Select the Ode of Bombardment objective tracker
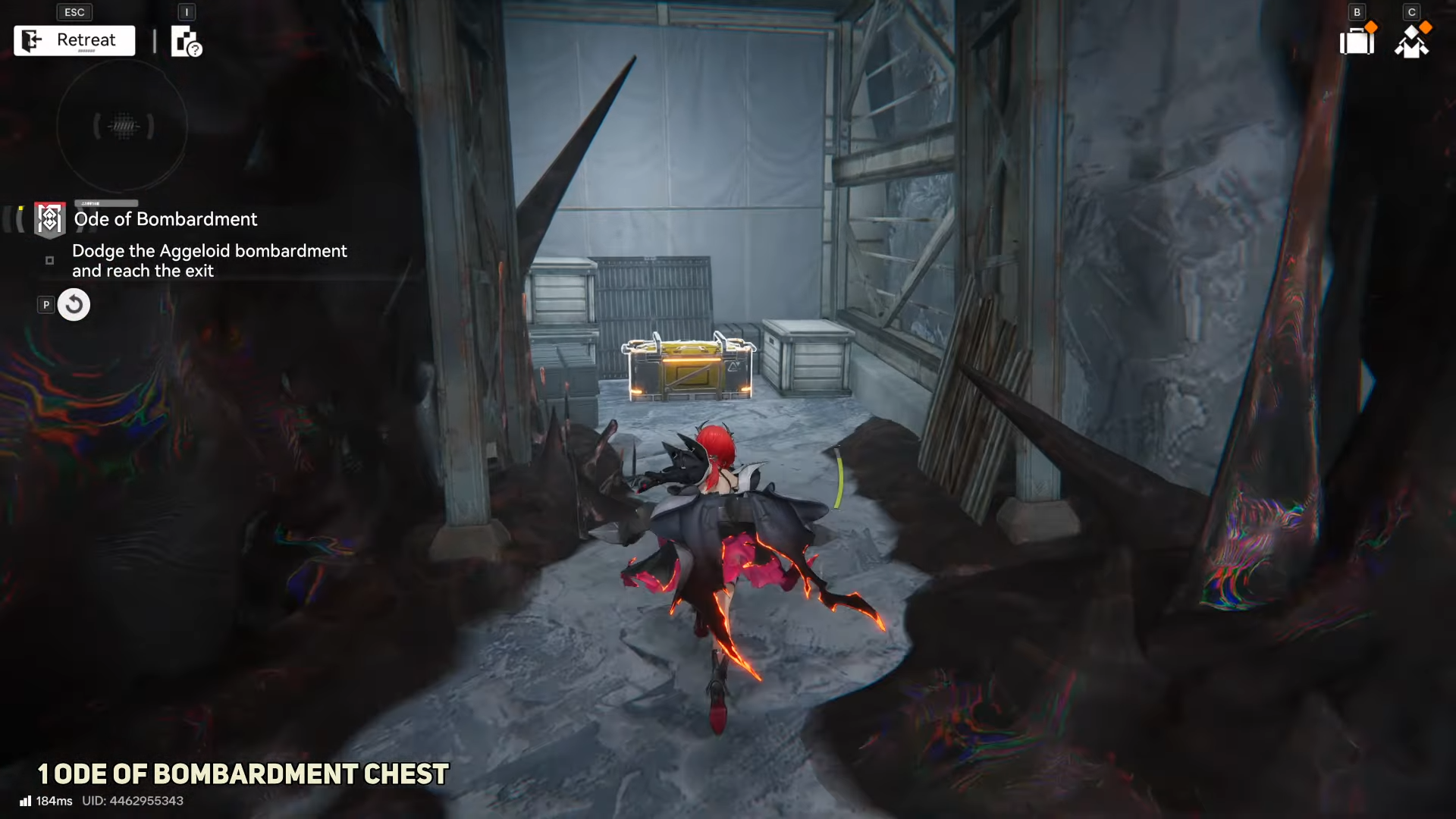Screen dimensions: 1456x819 point(165,219)
